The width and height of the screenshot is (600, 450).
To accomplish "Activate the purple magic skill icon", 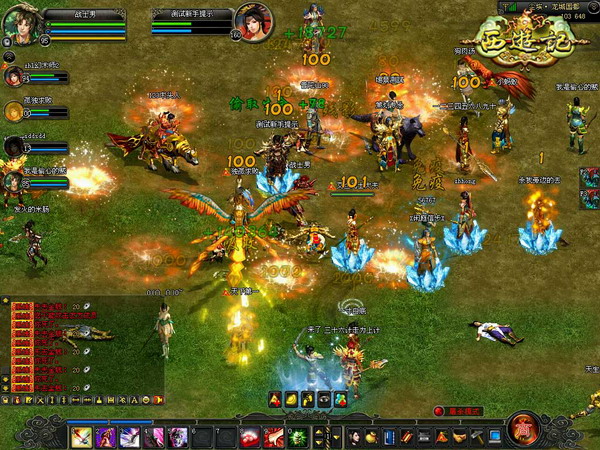I will [130, 436].
